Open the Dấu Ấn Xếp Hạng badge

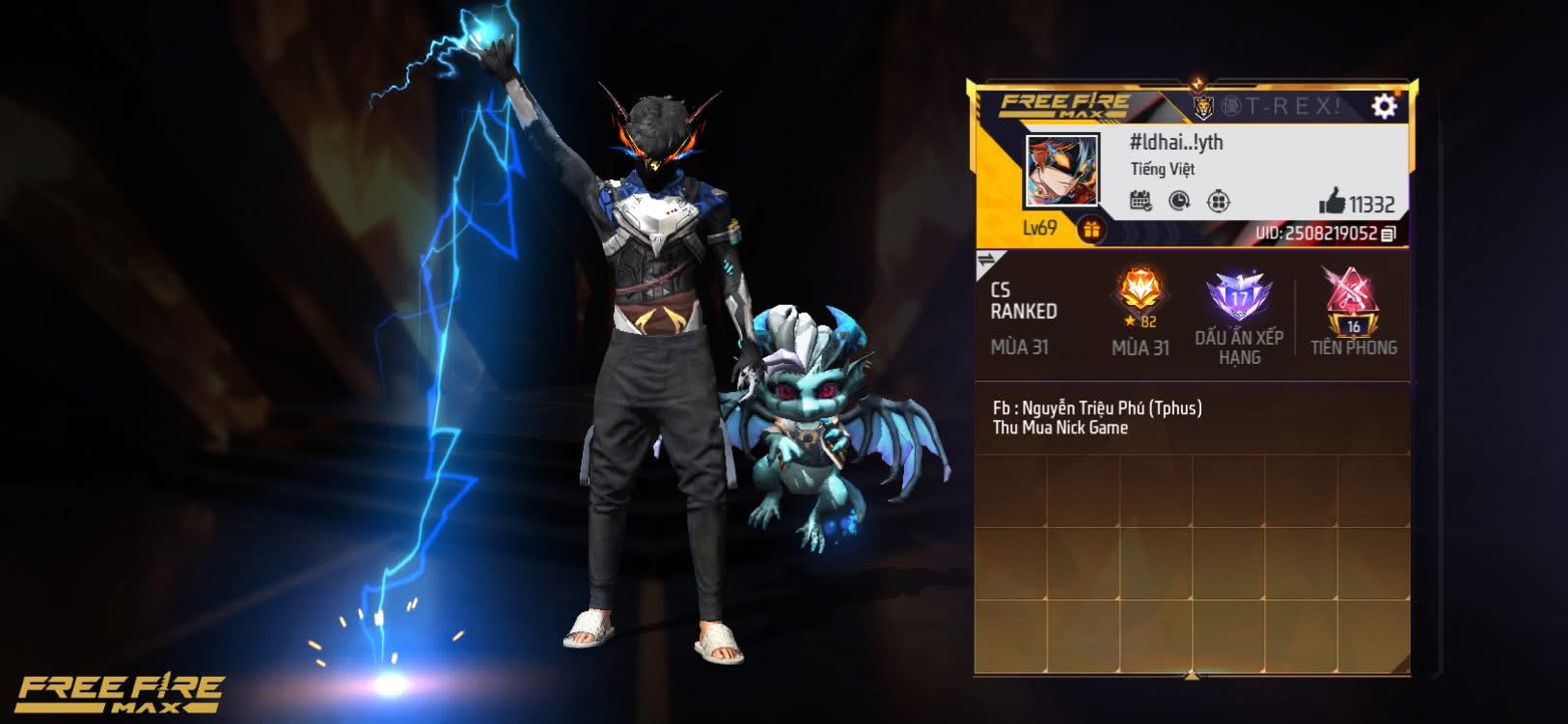pyautogui.click(x=1239, y=299)
